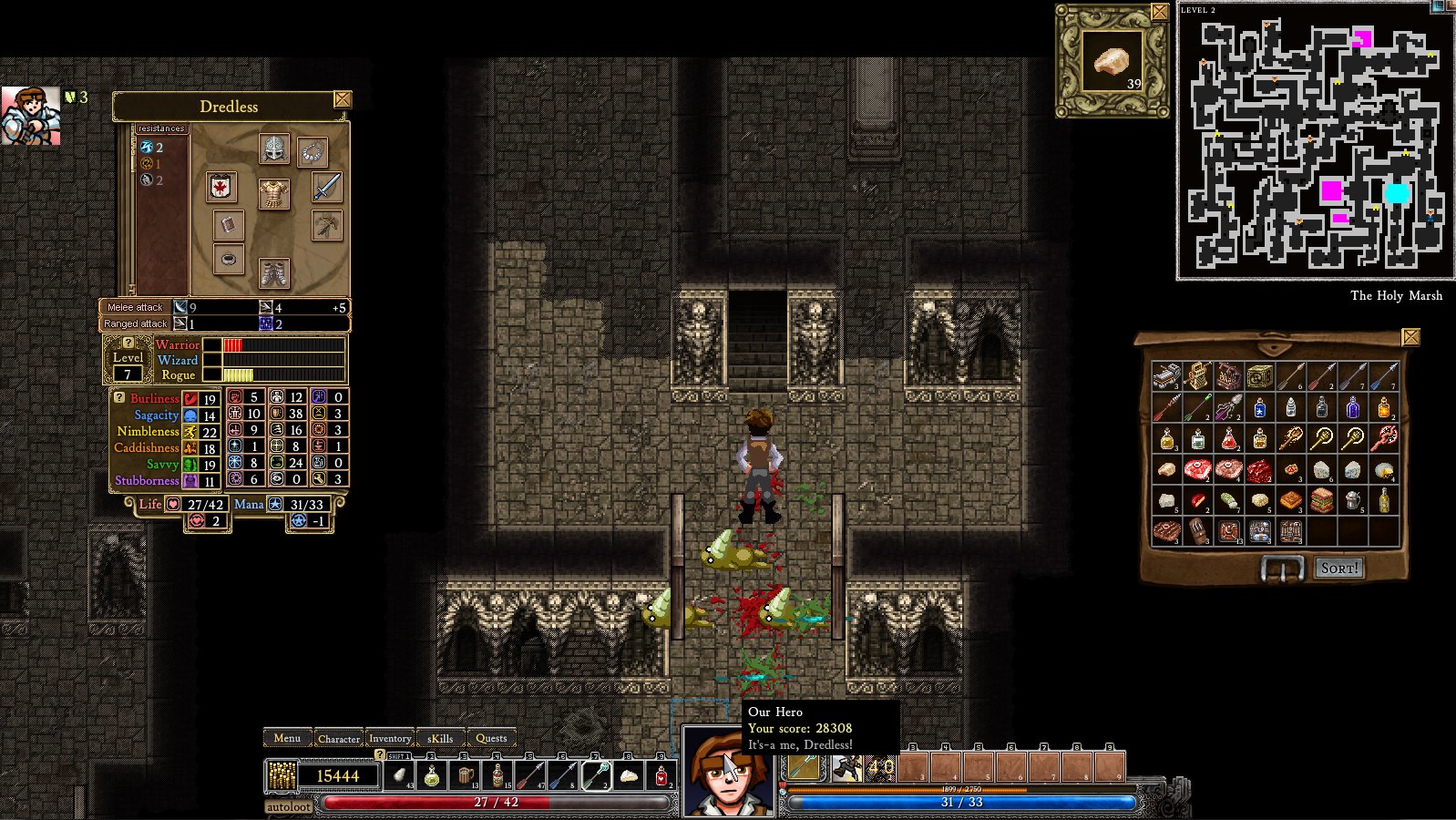The image size is (1456, 820).
Task: Click the dungeon minimap
Action: (1315, 141)
